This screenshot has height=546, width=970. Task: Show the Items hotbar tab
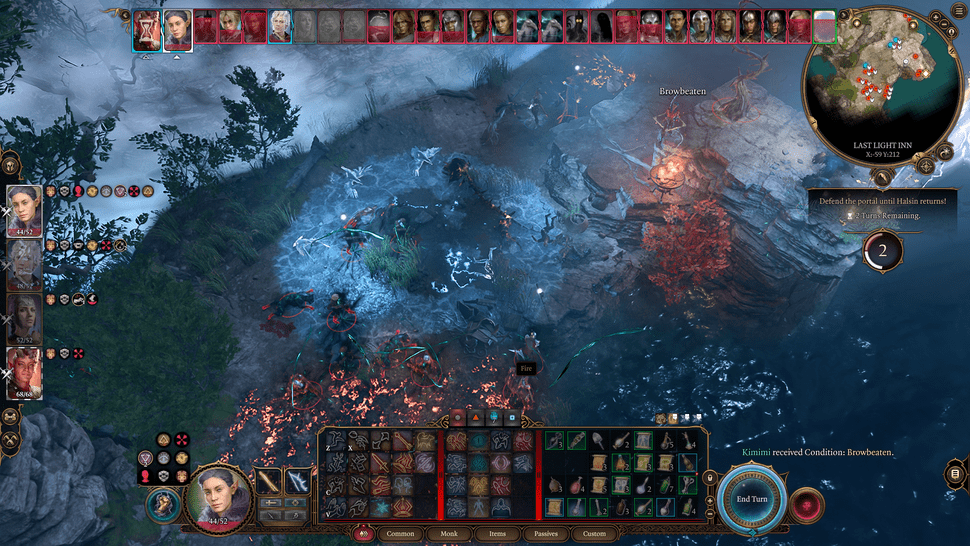493,533
